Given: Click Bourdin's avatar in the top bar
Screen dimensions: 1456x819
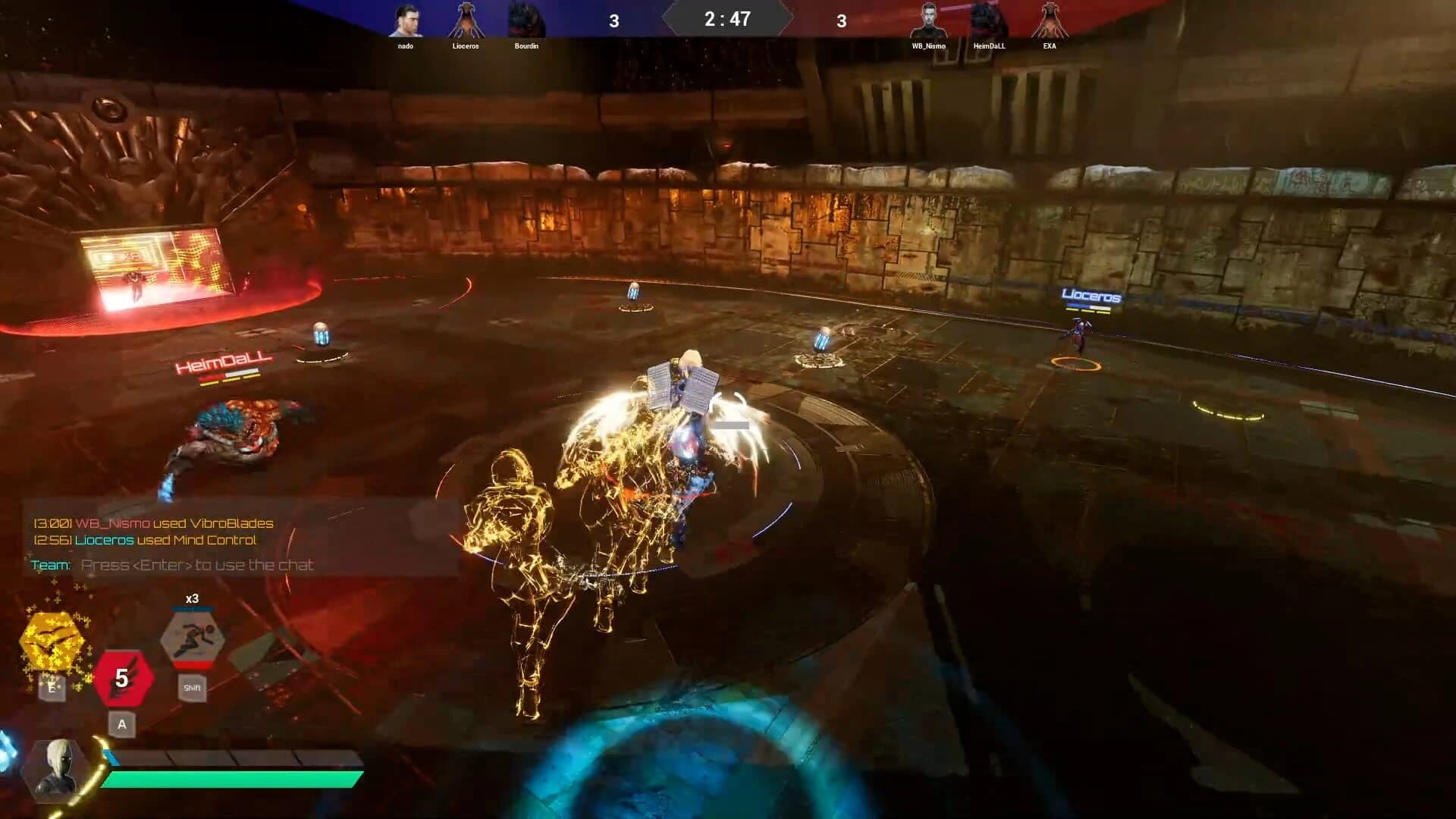Looking at the screenshot, I should (x=527, y=20).
